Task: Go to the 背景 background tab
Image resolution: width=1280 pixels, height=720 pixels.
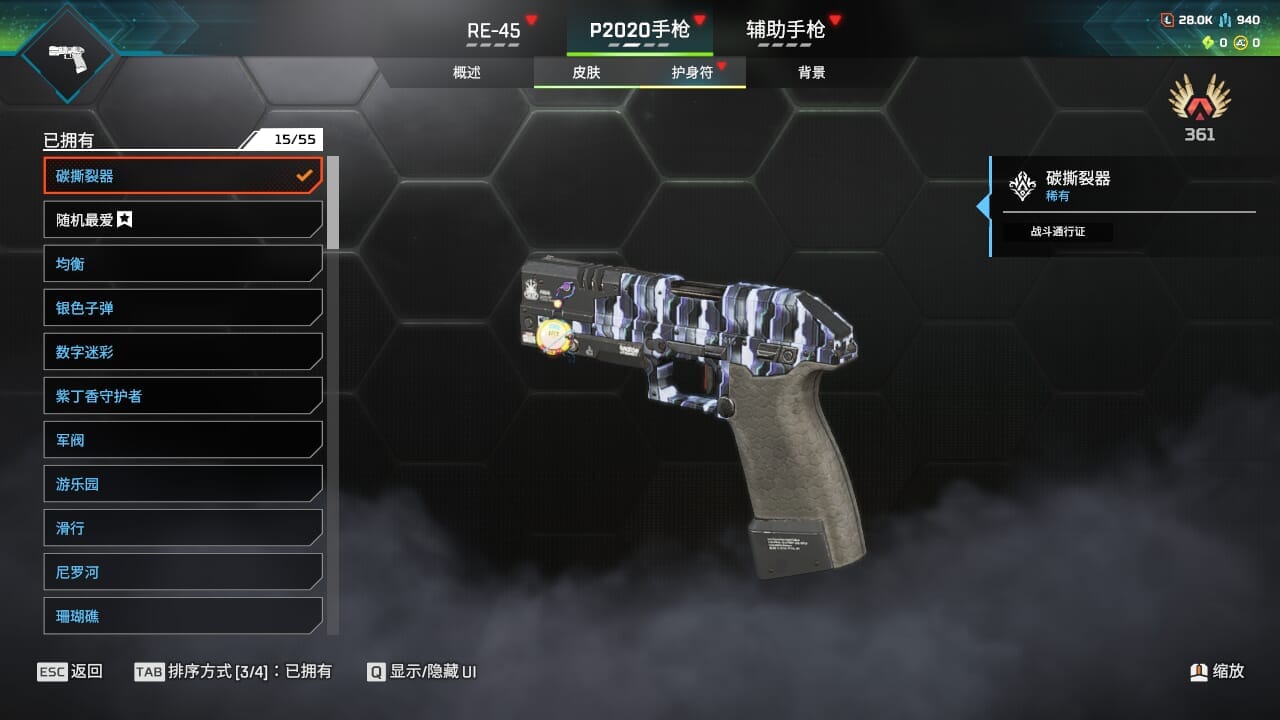Action: tap(812, 72)
